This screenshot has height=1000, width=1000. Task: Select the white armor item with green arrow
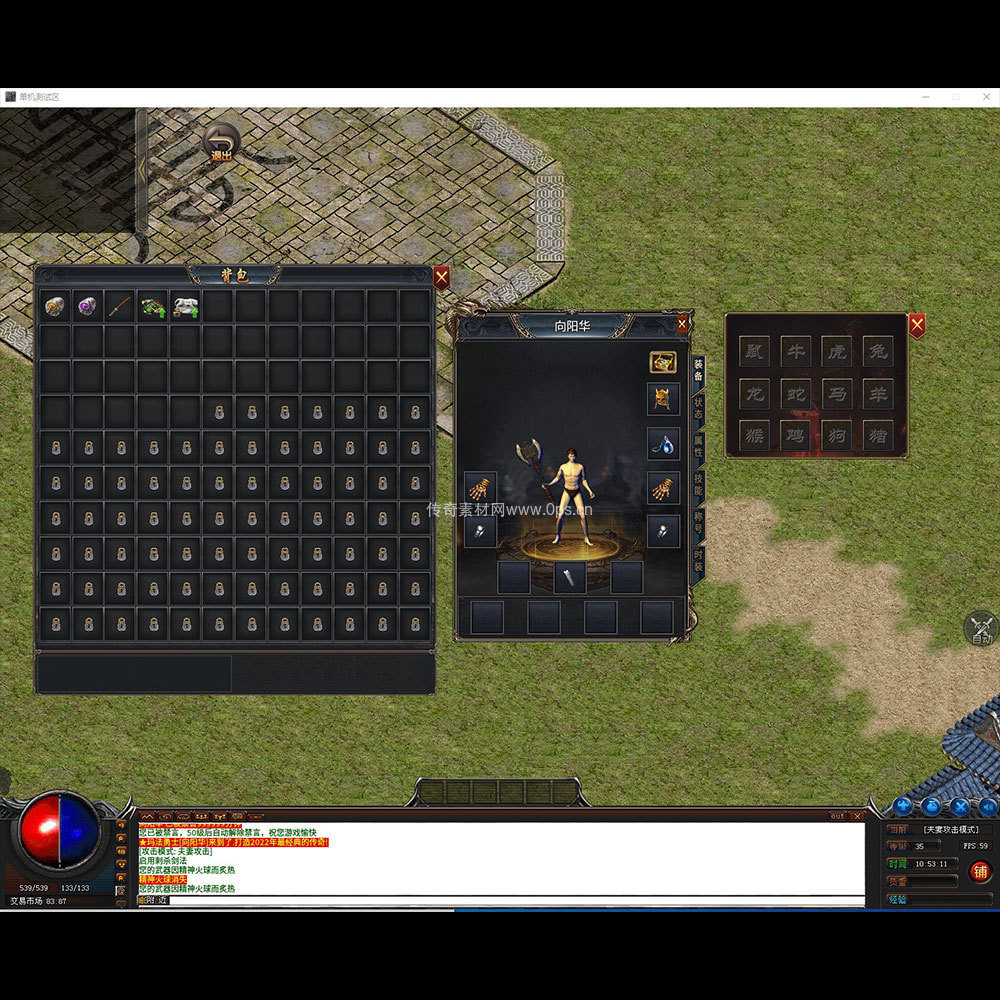click(185, 306)
